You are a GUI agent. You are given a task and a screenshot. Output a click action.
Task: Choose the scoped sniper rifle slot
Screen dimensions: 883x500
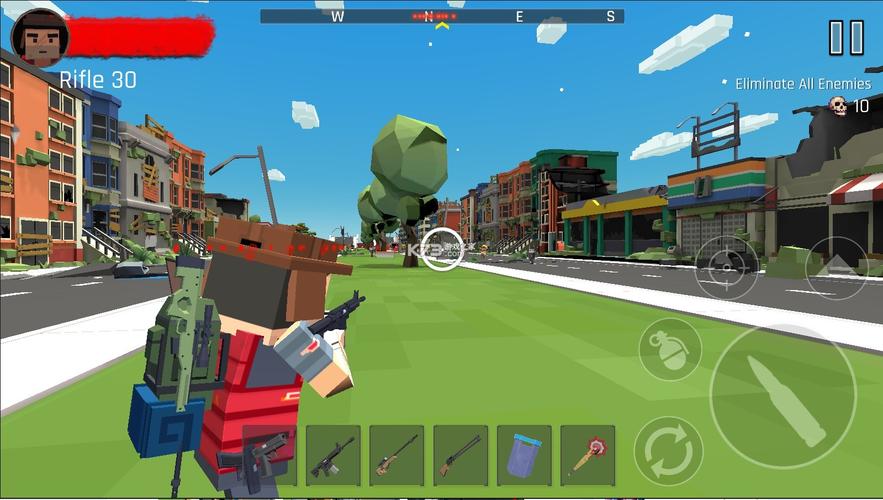tap(396, 455)
